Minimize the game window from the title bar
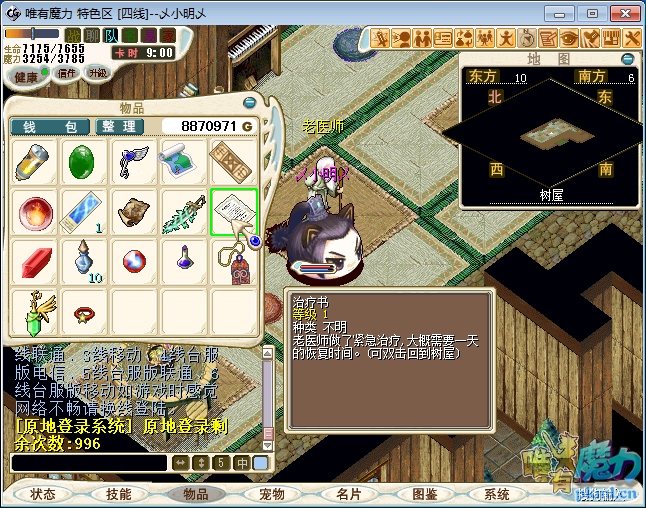The height and width of the screenshot is (508, 646). (566, 13)
